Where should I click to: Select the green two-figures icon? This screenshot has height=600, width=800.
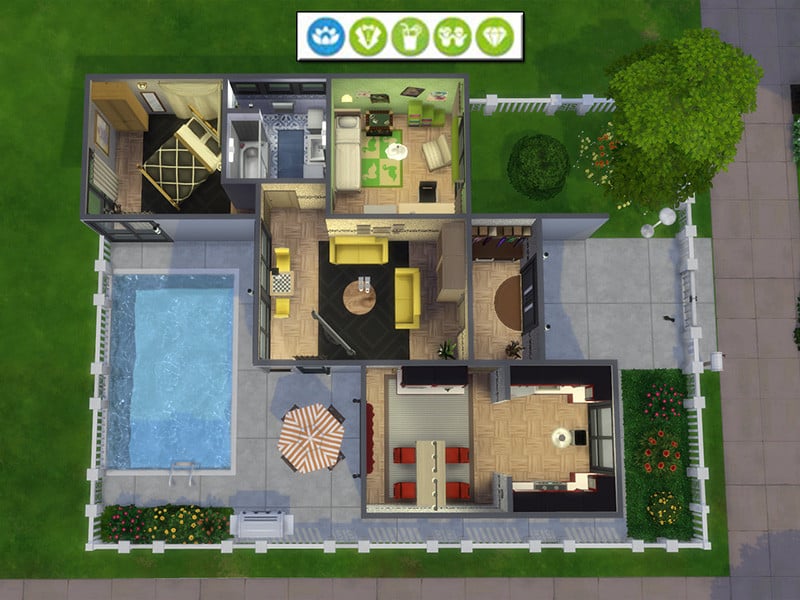(x=452, y=37)
